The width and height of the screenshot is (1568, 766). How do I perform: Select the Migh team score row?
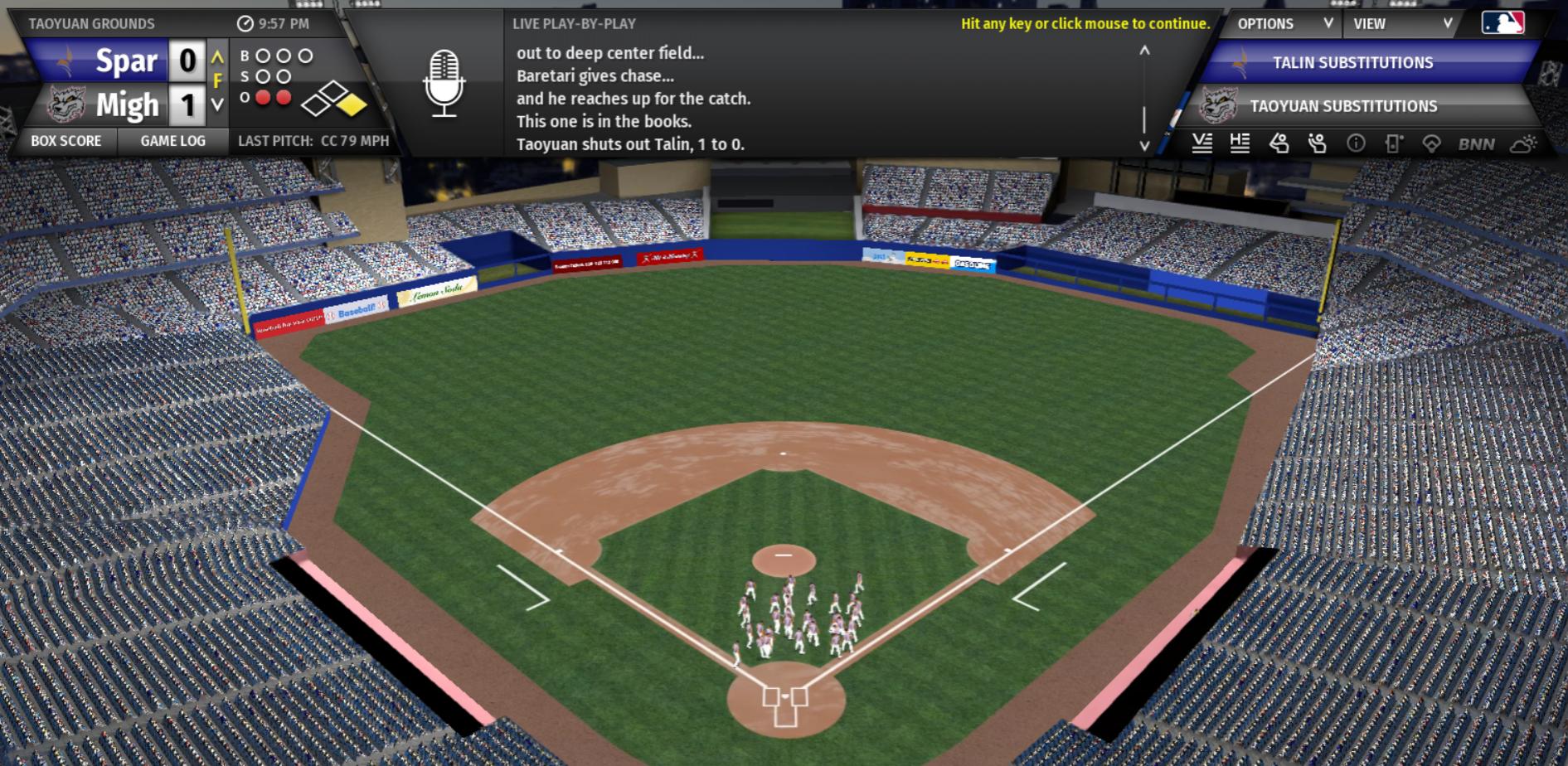[124, 105]
